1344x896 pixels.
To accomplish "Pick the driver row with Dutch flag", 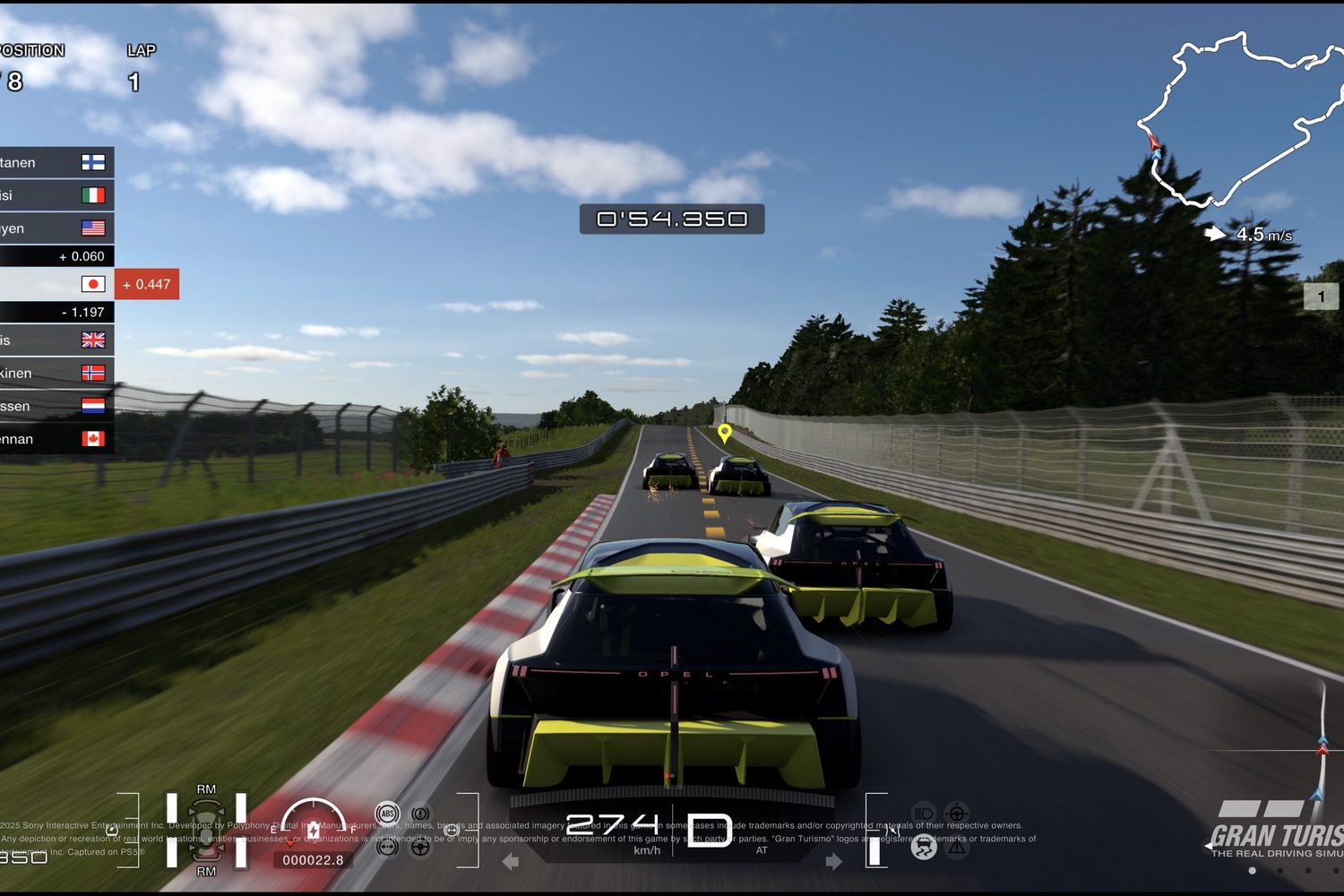I will click(x=56, y=406).
